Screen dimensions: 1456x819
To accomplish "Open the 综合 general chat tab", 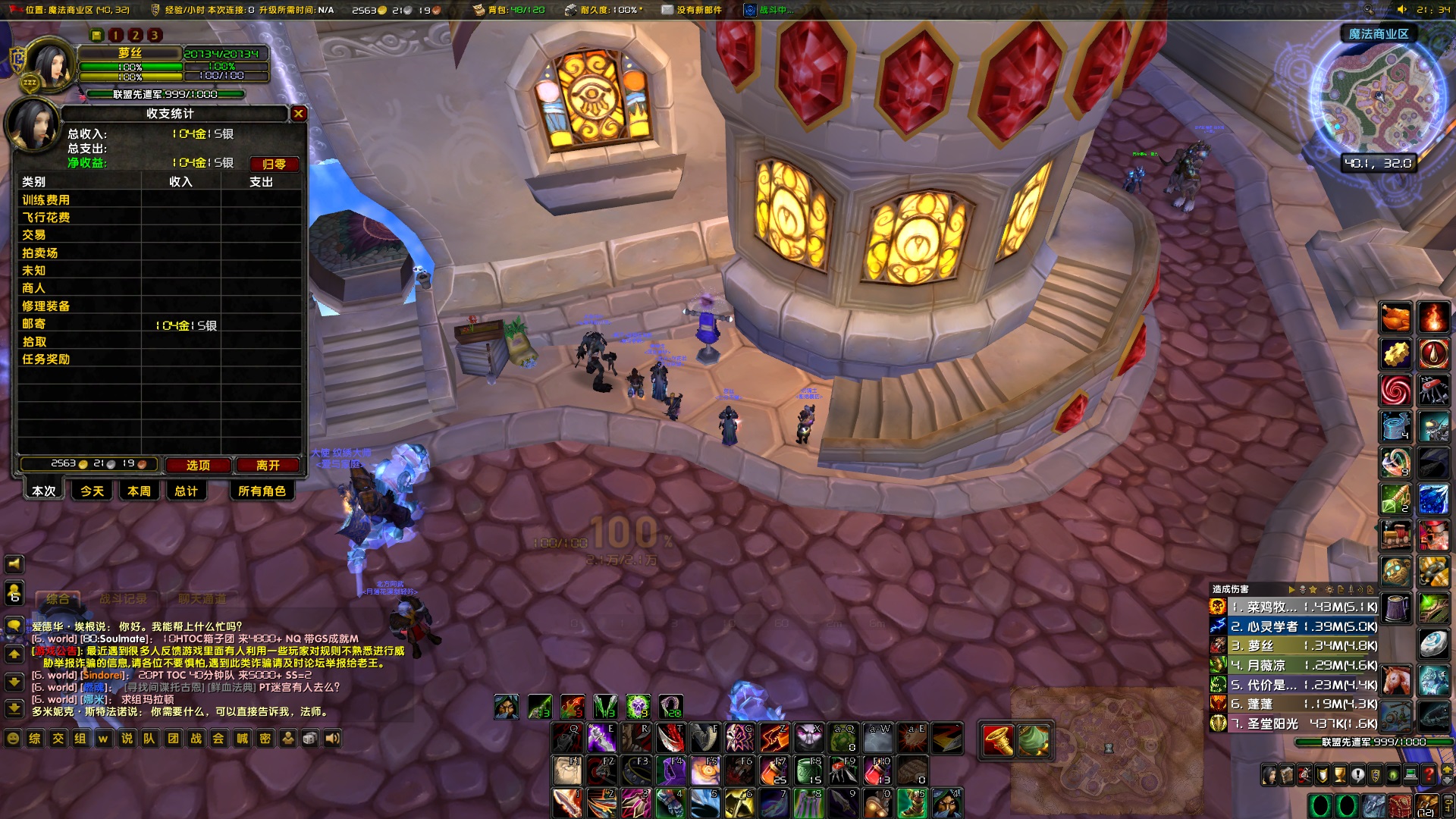I will [x=58, y=599].
